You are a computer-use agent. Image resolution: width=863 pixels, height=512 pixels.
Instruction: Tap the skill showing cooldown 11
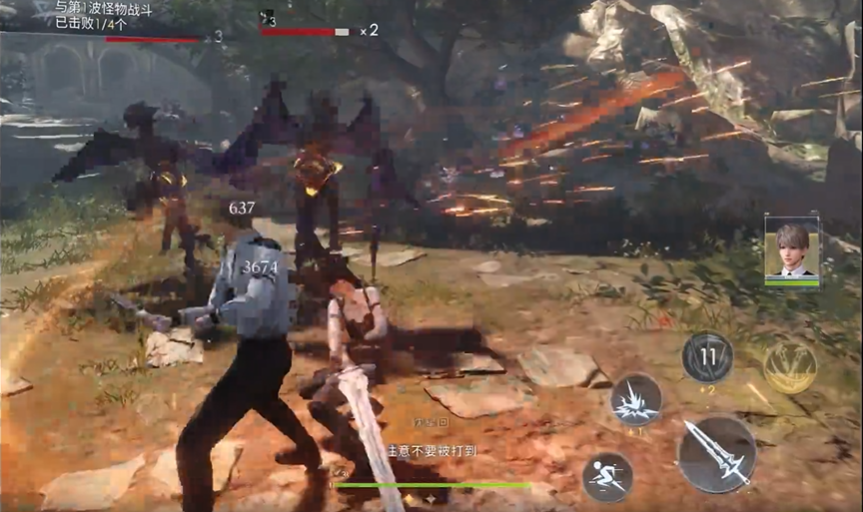(x=707, y=357)
